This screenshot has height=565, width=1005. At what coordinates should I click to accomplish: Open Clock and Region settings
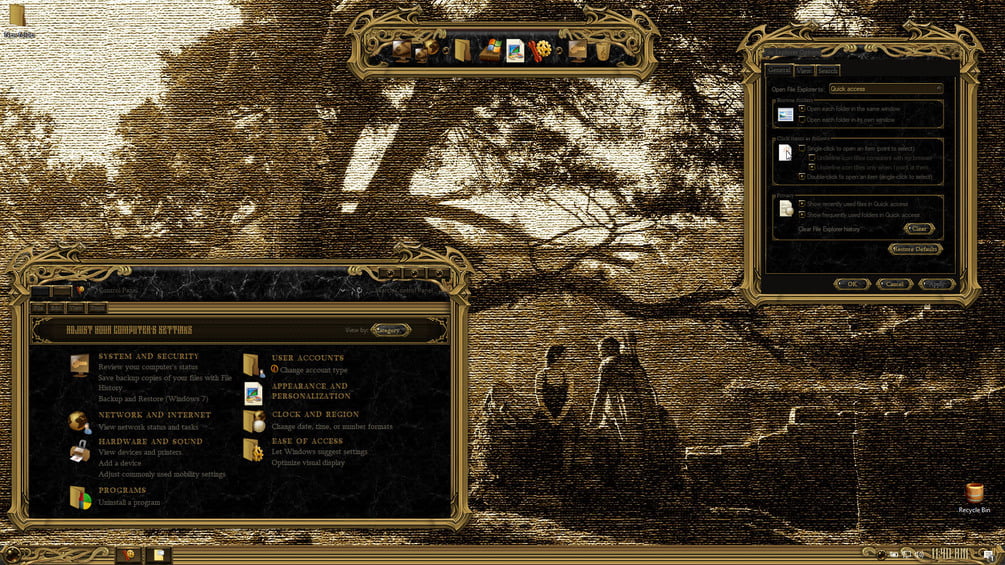pos(315,414)
